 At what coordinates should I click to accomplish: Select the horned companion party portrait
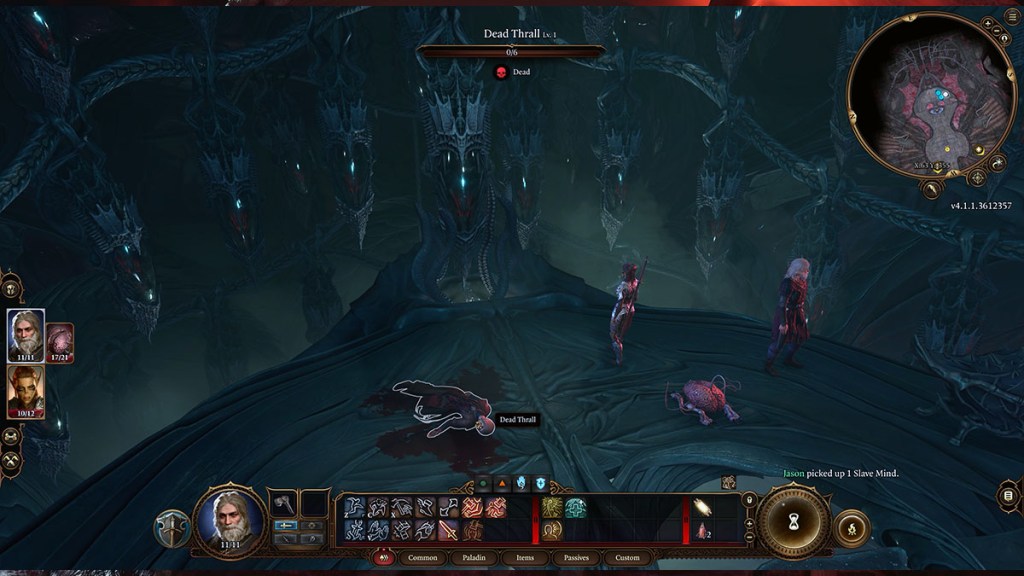point(26,392)
